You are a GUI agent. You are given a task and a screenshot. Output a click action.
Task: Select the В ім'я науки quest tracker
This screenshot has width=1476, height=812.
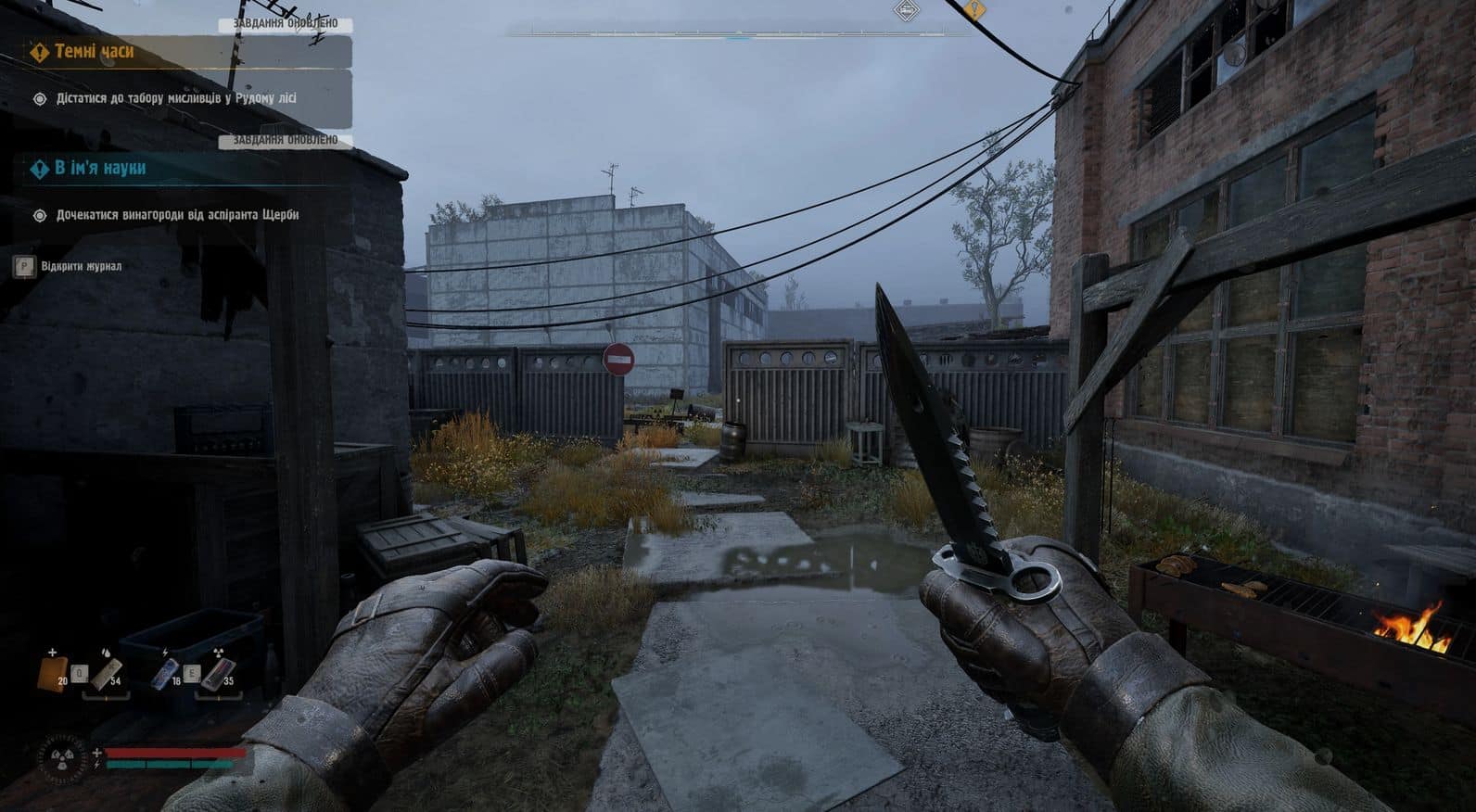point(99,168)
